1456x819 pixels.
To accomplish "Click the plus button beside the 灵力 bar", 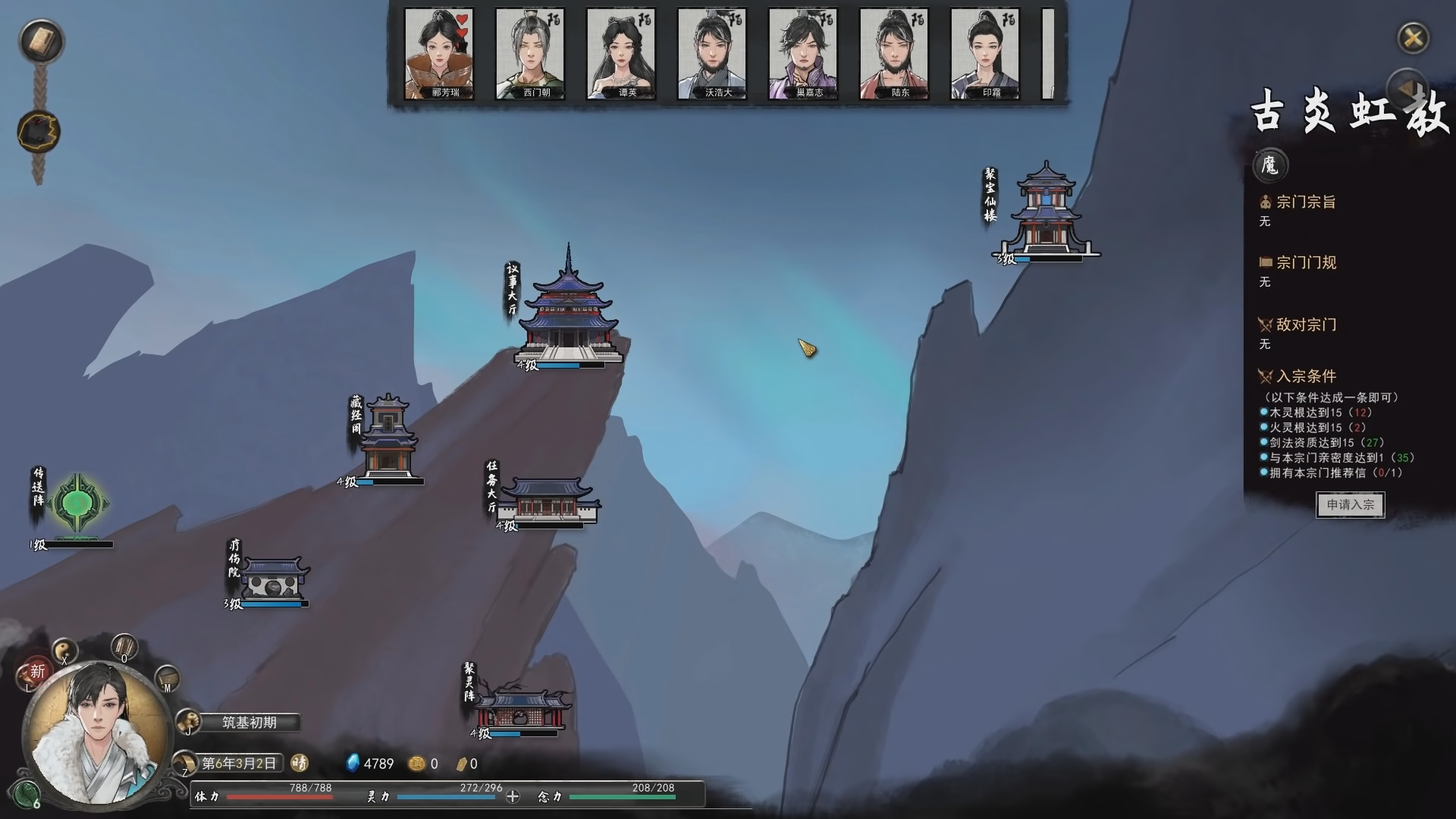I will (514, 798).
